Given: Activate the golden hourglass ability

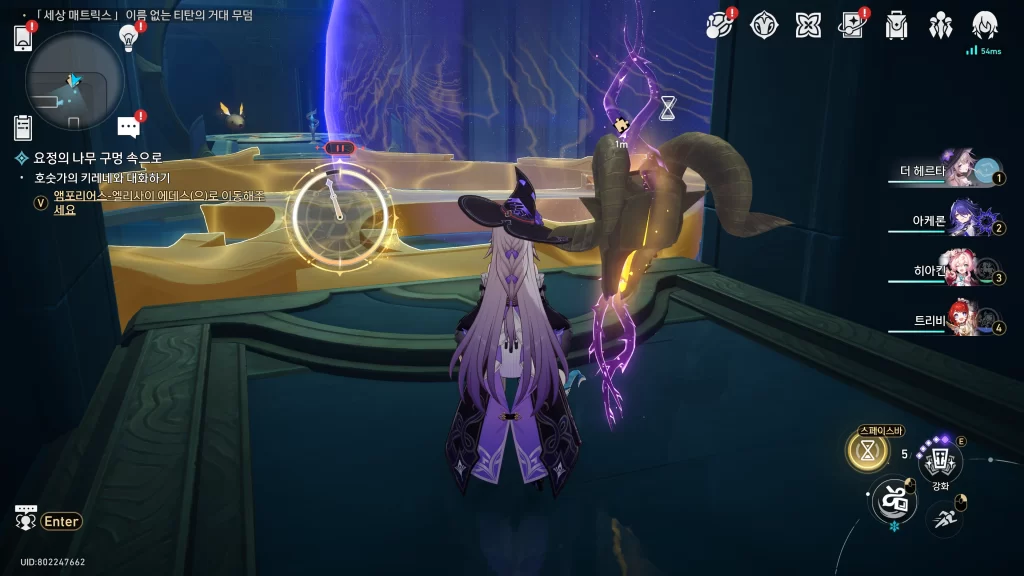Looking at the screenshot, I should (x=867, y=451).
